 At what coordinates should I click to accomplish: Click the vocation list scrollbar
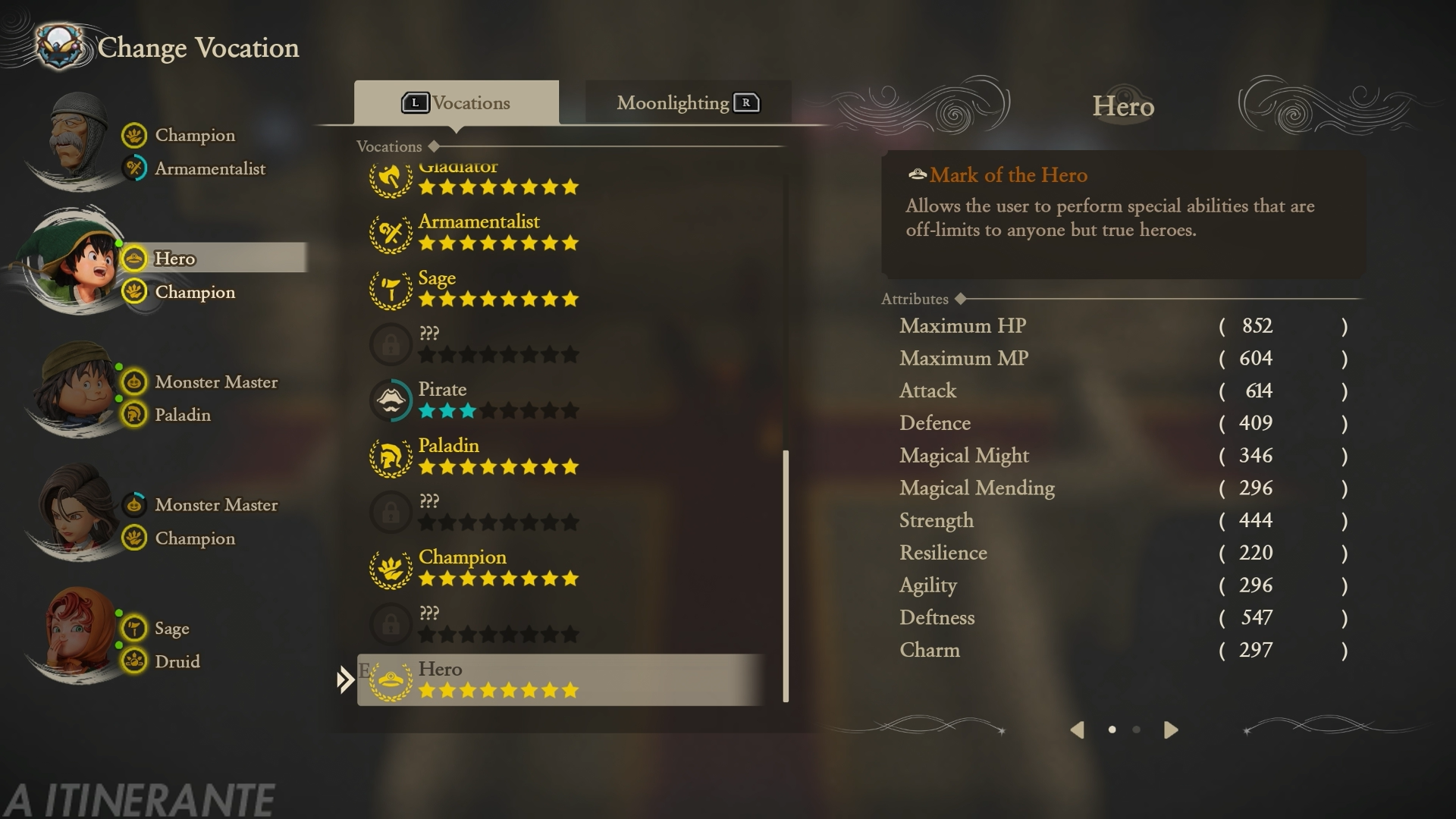click(x=786, y=576)
